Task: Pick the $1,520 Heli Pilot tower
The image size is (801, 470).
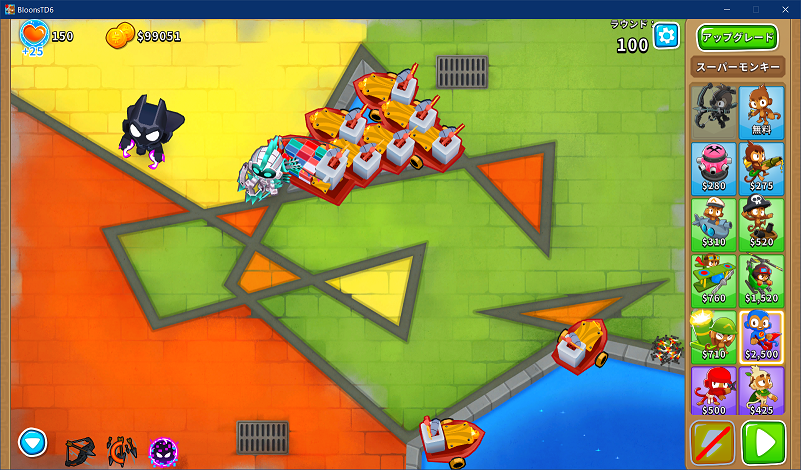Action: [x=762, y=278]
